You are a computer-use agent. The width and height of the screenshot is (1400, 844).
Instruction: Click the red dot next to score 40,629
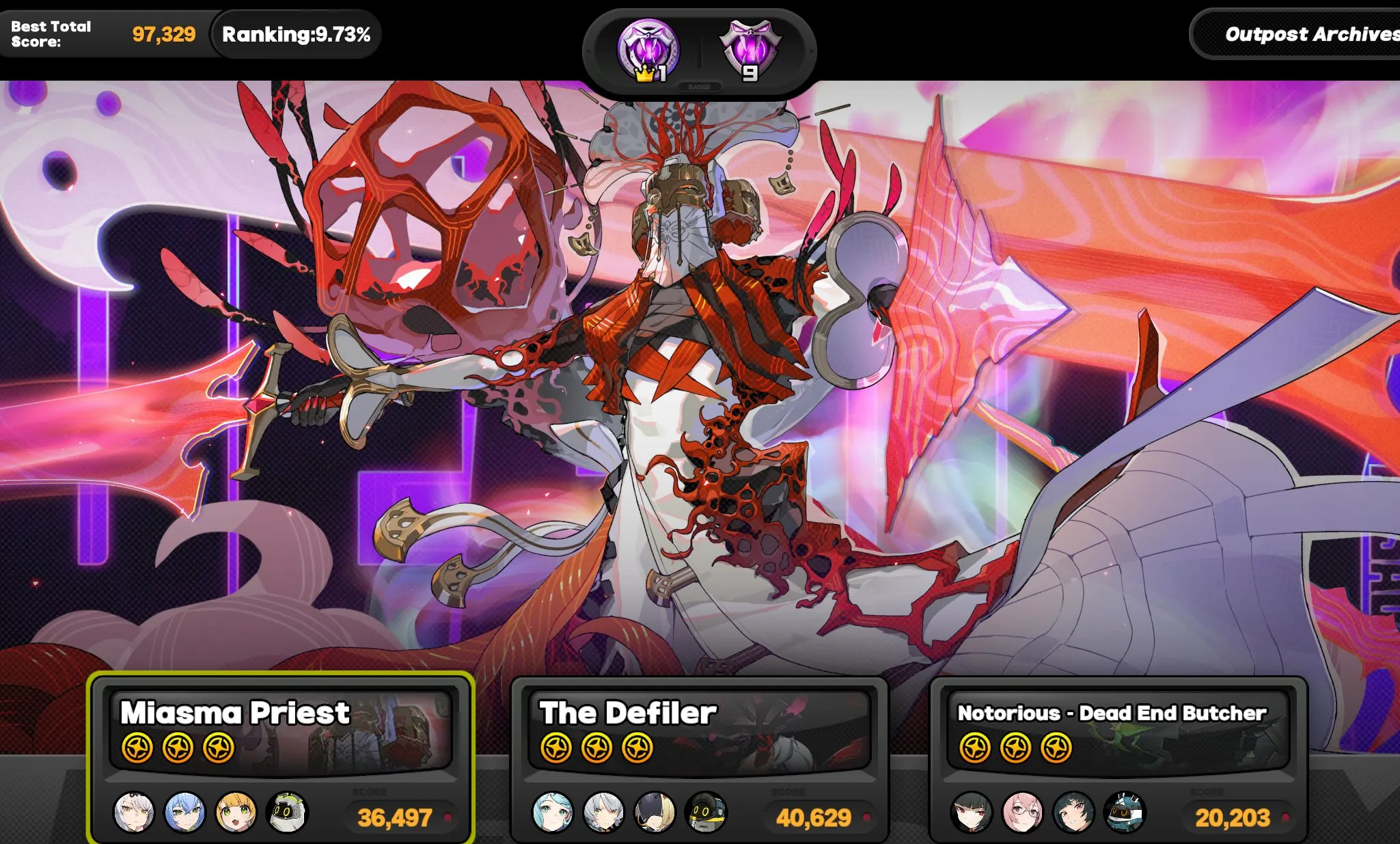[866, 816]
